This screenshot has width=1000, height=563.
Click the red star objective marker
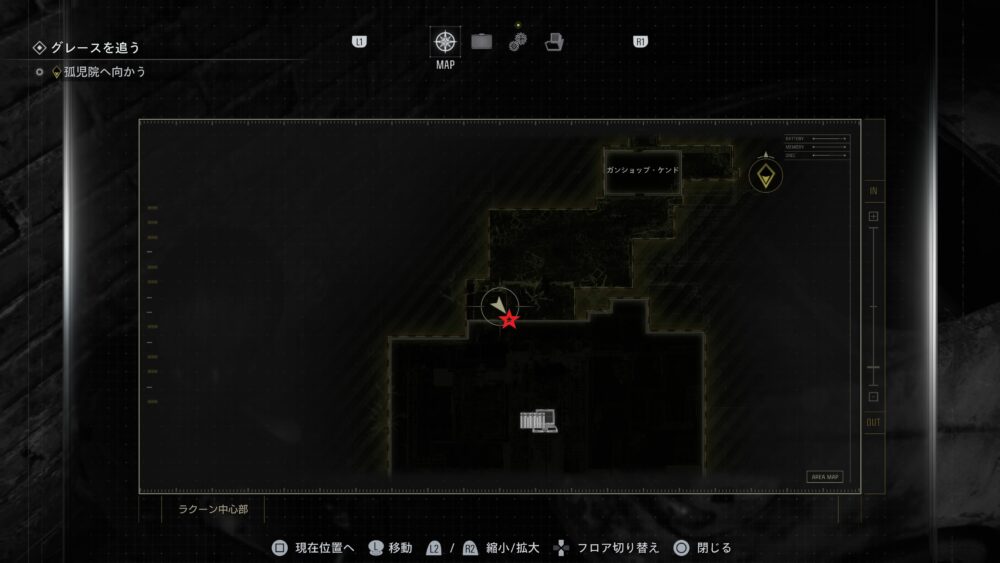tap(510, 320)
